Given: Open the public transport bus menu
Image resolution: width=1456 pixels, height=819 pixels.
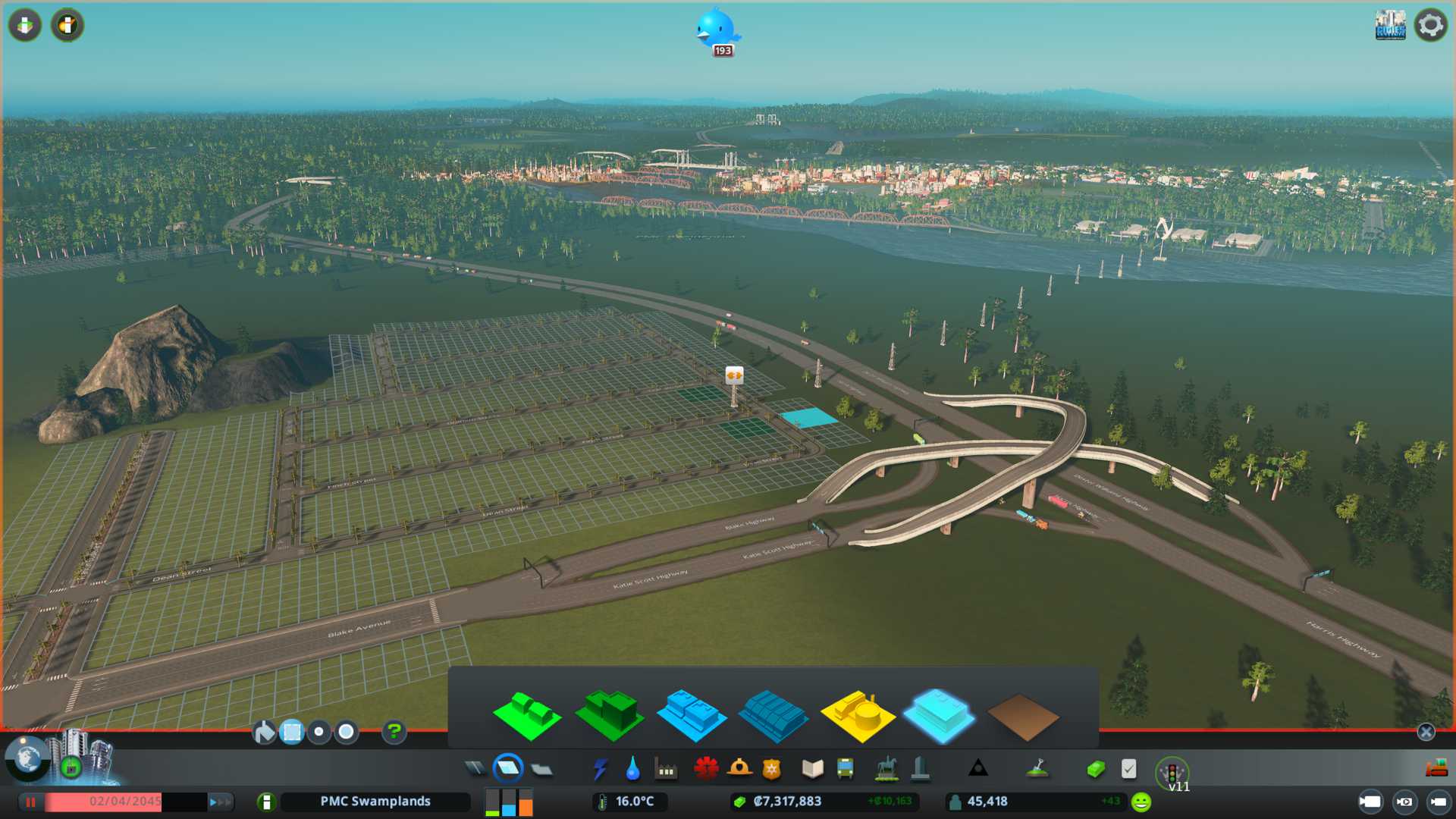Looking at the screenshot, I should pos(845,770).
